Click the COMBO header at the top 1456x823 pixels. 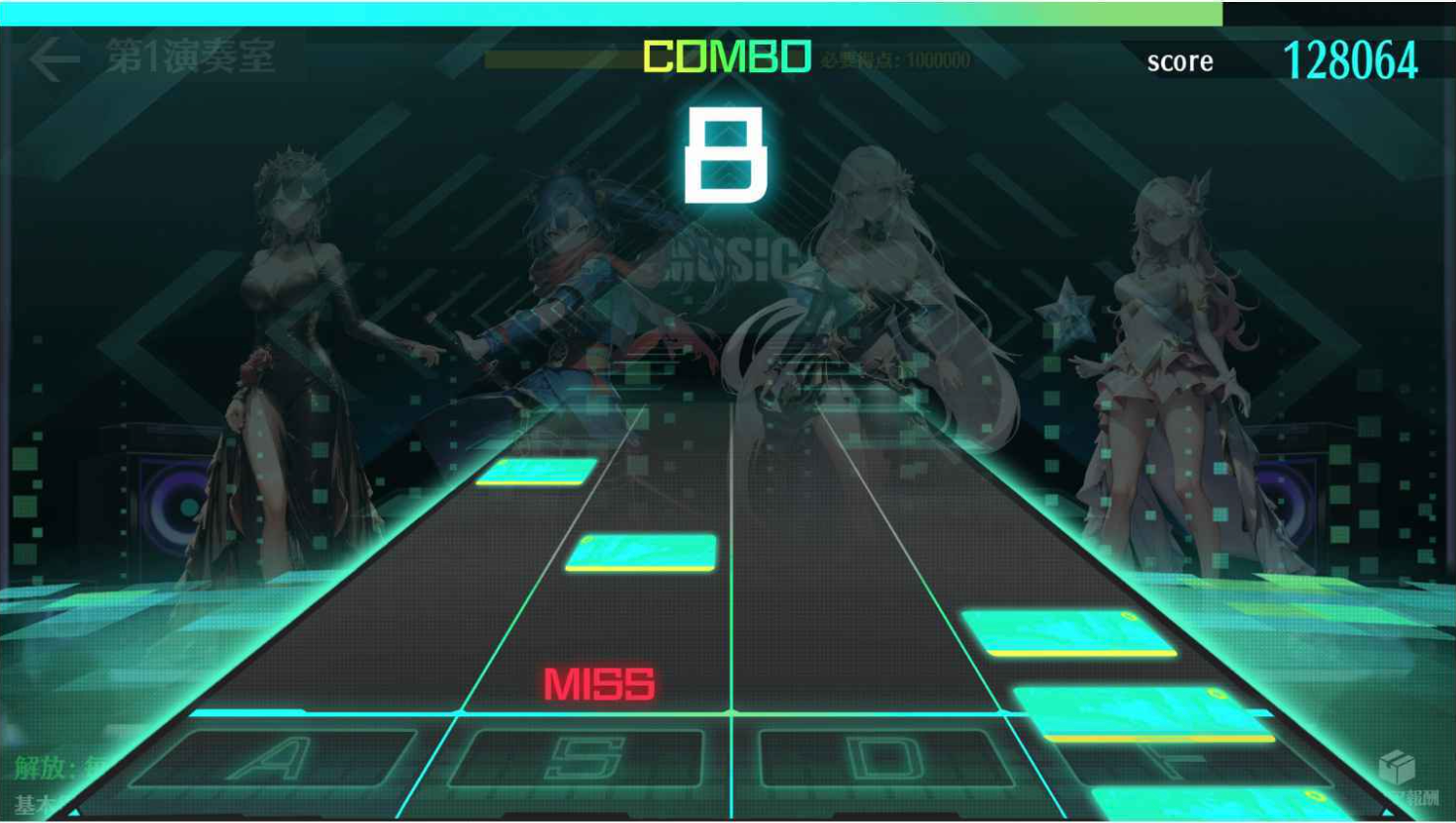[725, 59]
